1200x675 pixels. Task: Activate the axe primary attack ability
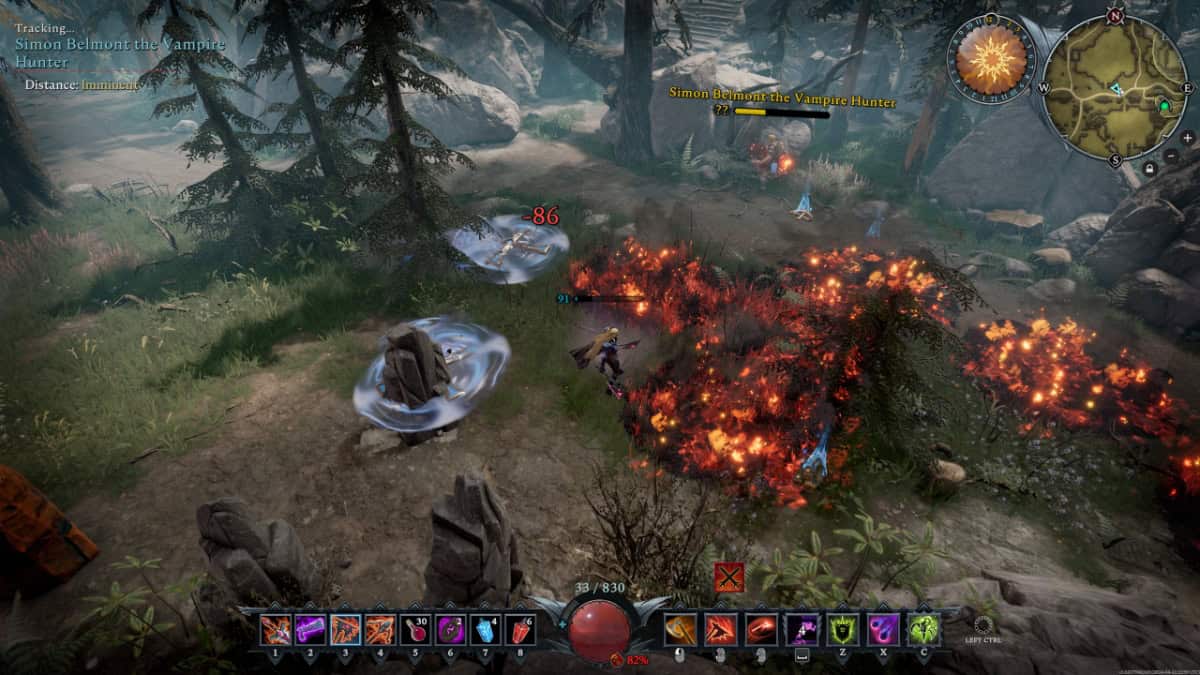[x=680, y=630]
